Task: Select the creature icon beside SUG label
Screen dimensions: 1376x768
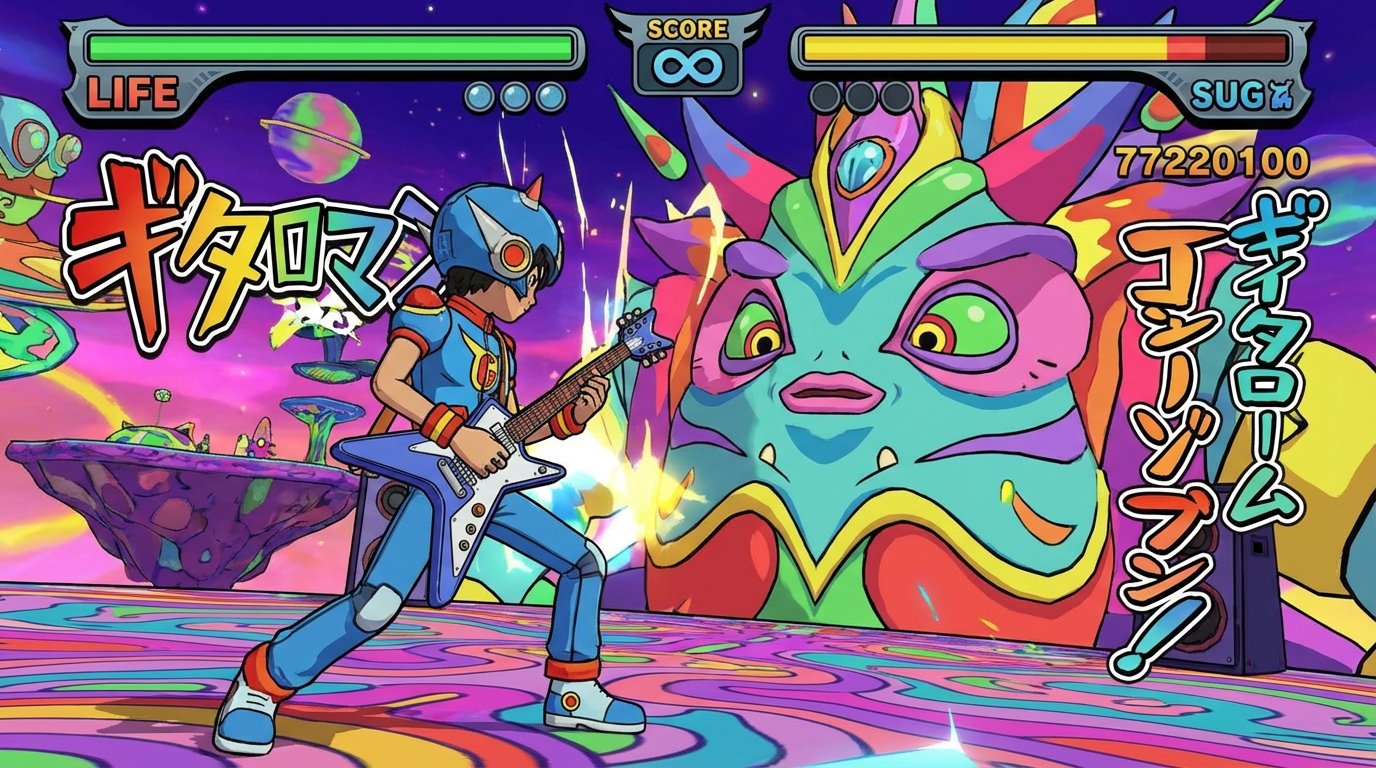Action: [x=1281, y=93]
